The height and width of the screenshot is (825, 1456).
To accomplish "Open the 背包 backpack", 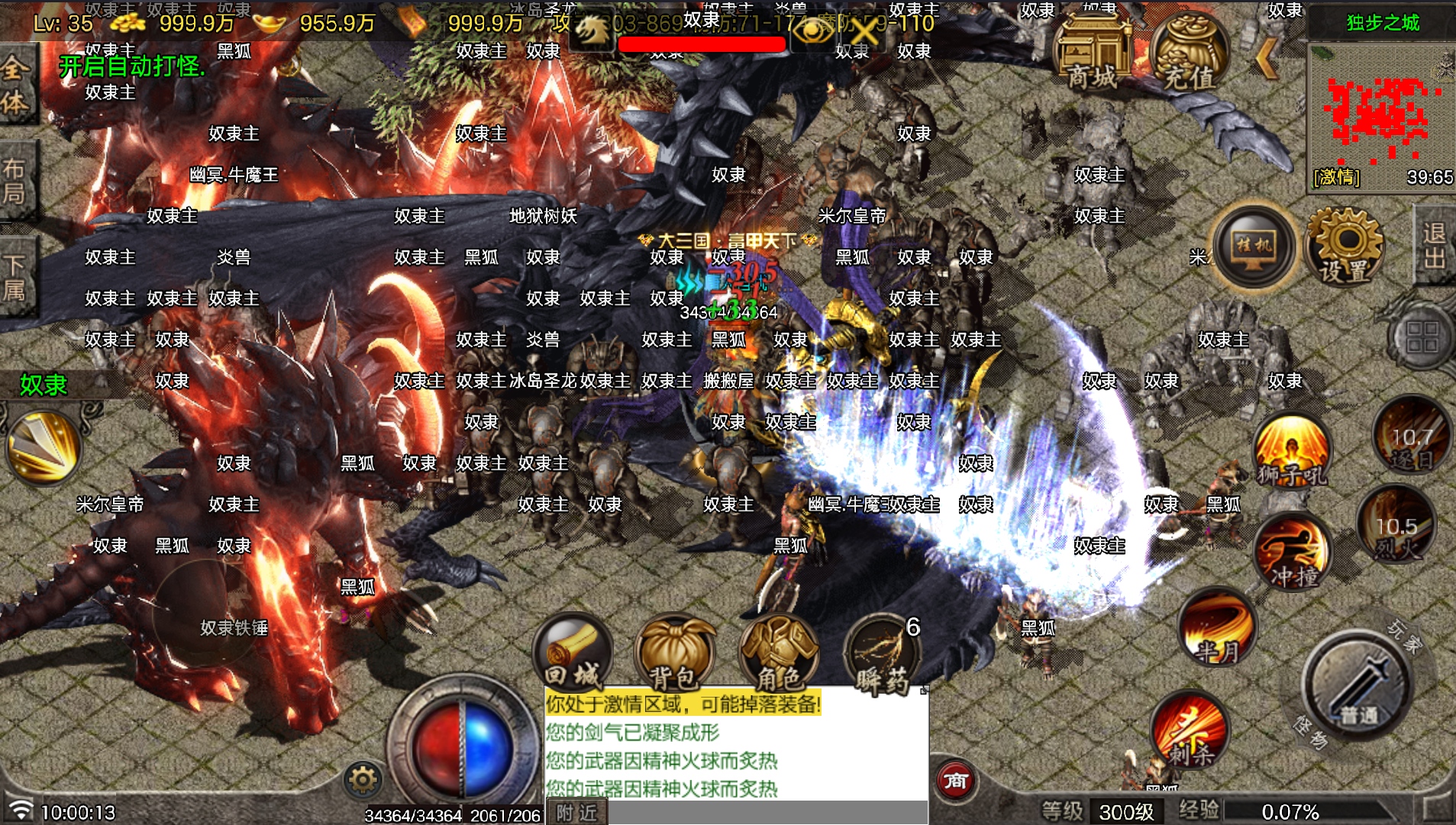I will pos(674,653).
